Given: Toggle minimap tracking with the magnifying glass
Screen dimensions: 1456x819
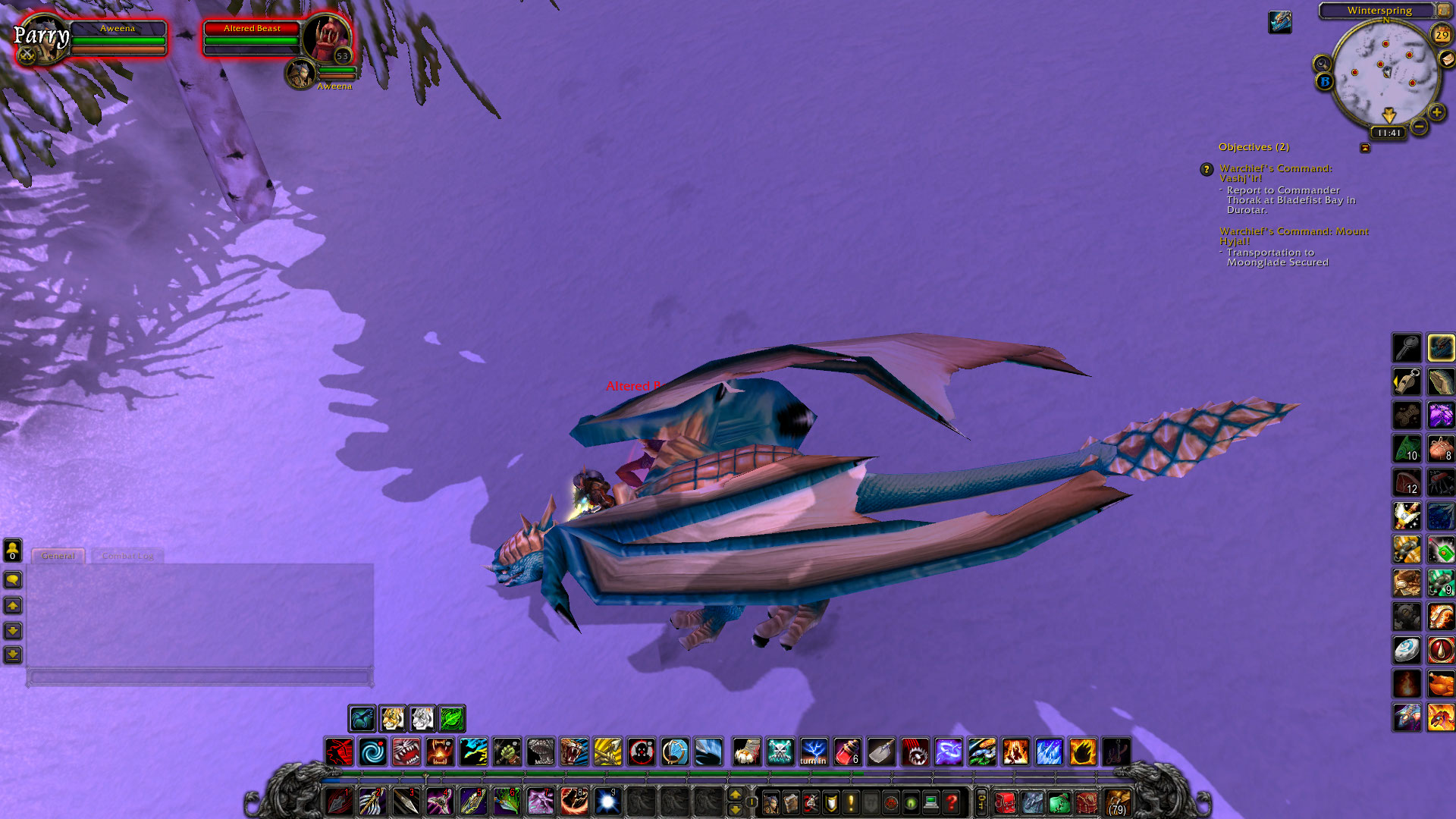Looking at the screenshot, I should (1322, 63).
